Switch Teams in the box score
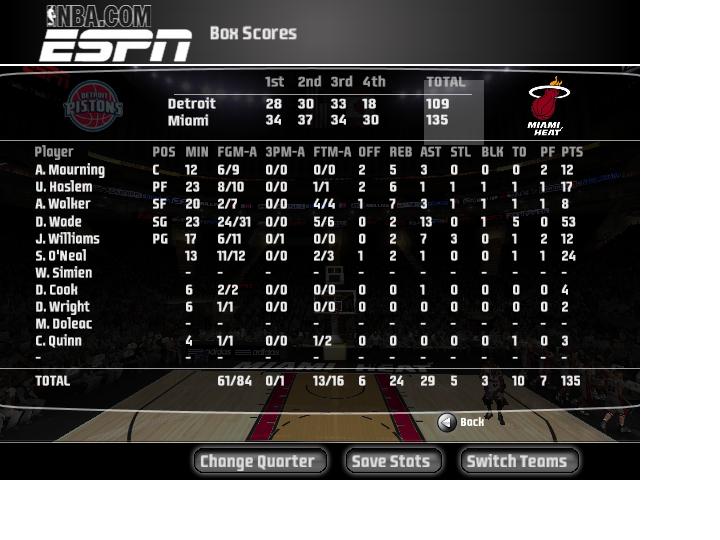720x540 pixels. pos(518,461)
